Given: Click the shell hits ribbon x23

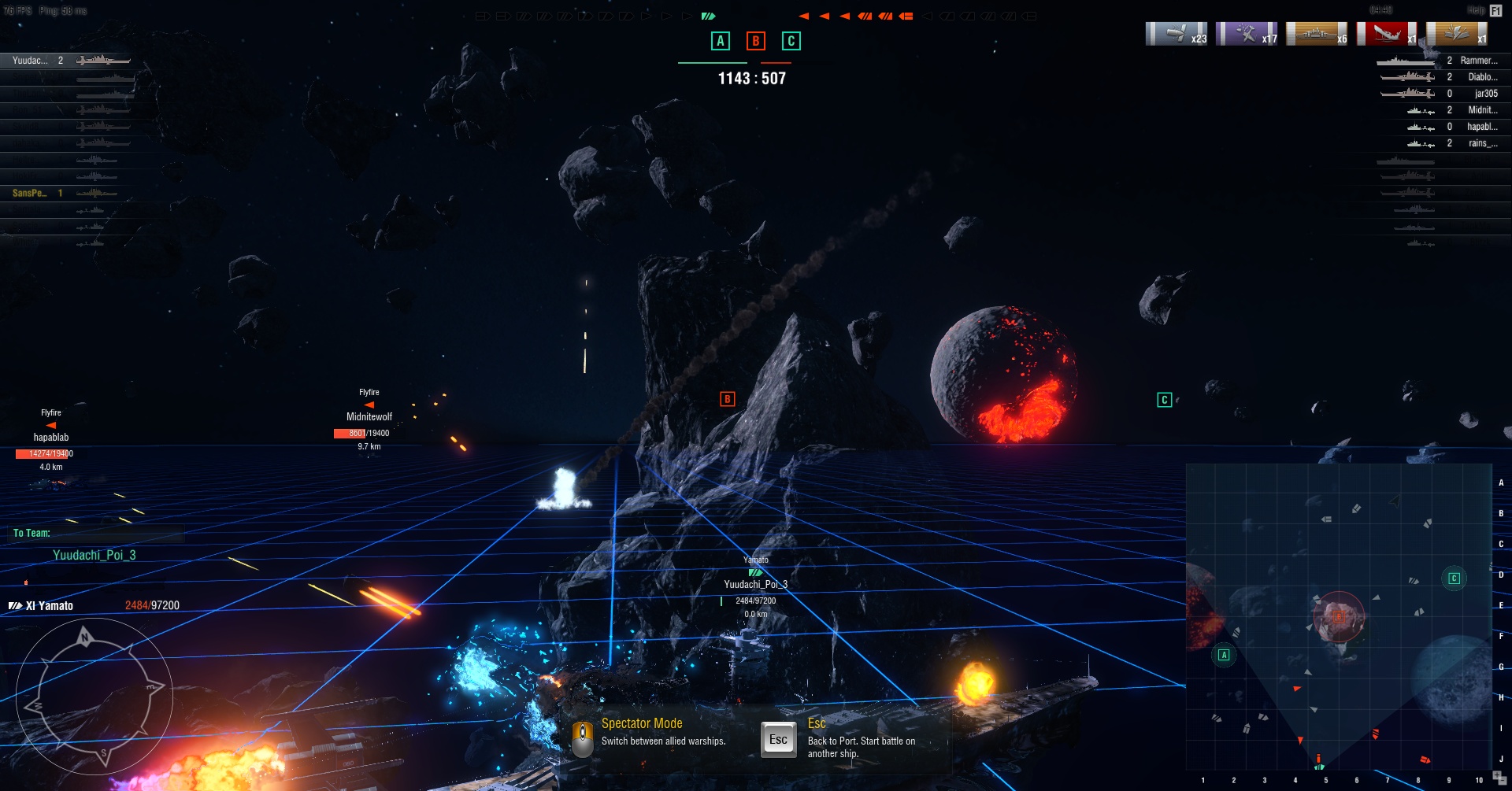Looking at the screenshot, I should pos(1177,34).
